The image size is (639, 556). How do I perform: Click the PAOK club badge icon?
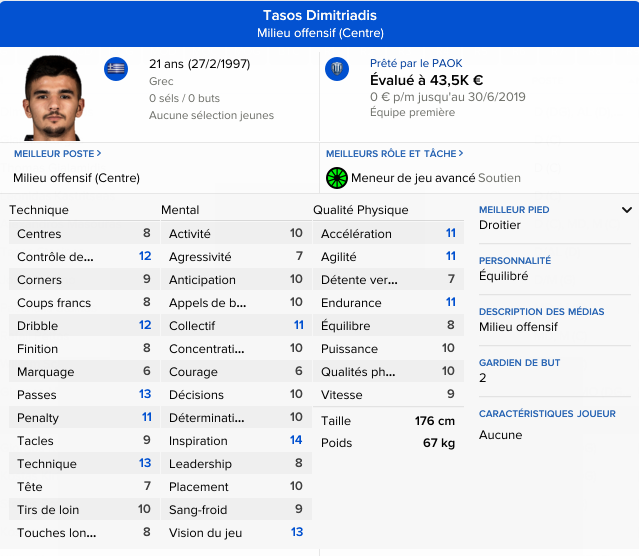[x=337, y=69]
